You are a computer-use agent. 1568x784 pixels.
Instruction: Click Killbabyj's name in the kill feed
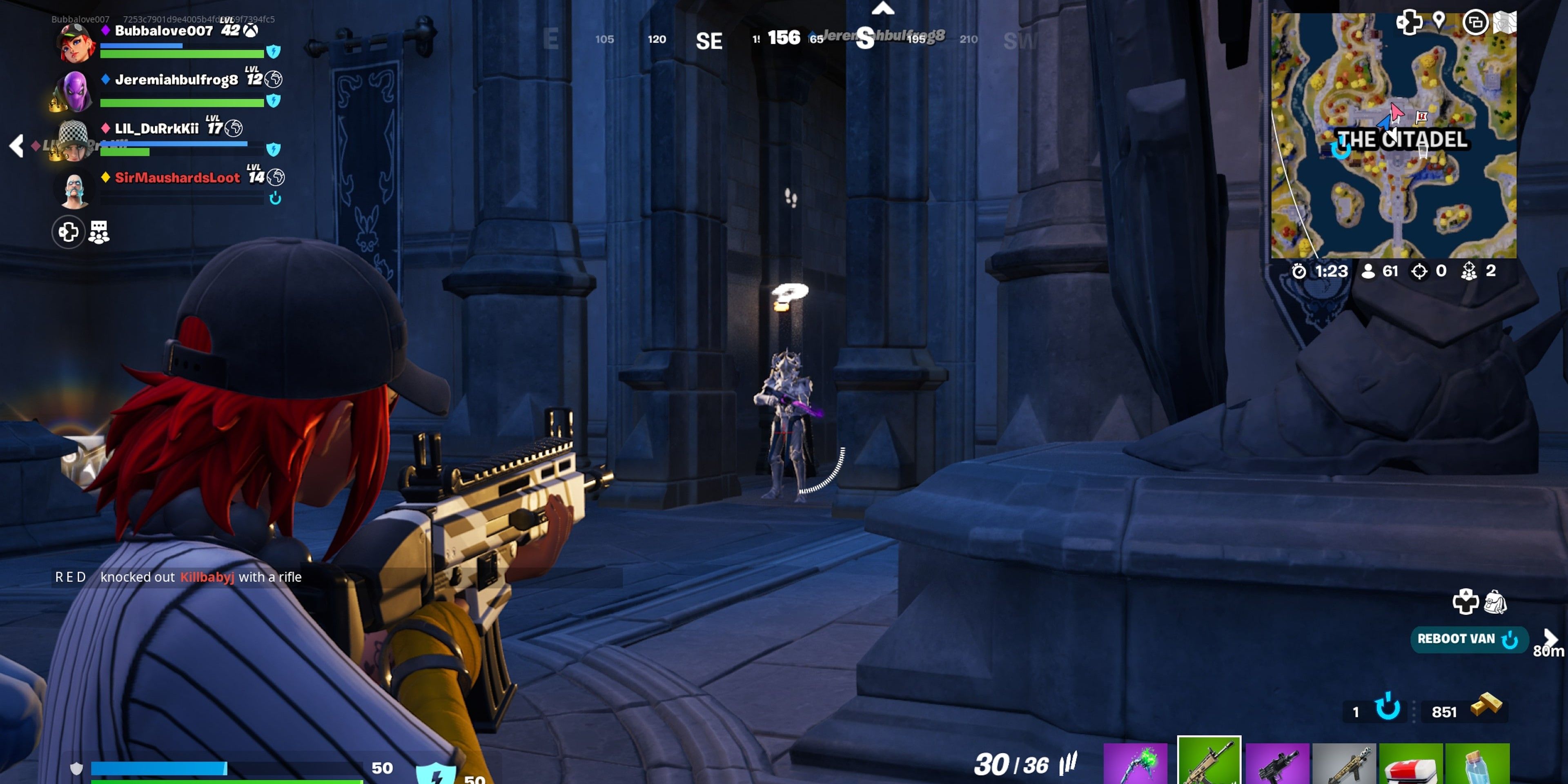[207, 577]
